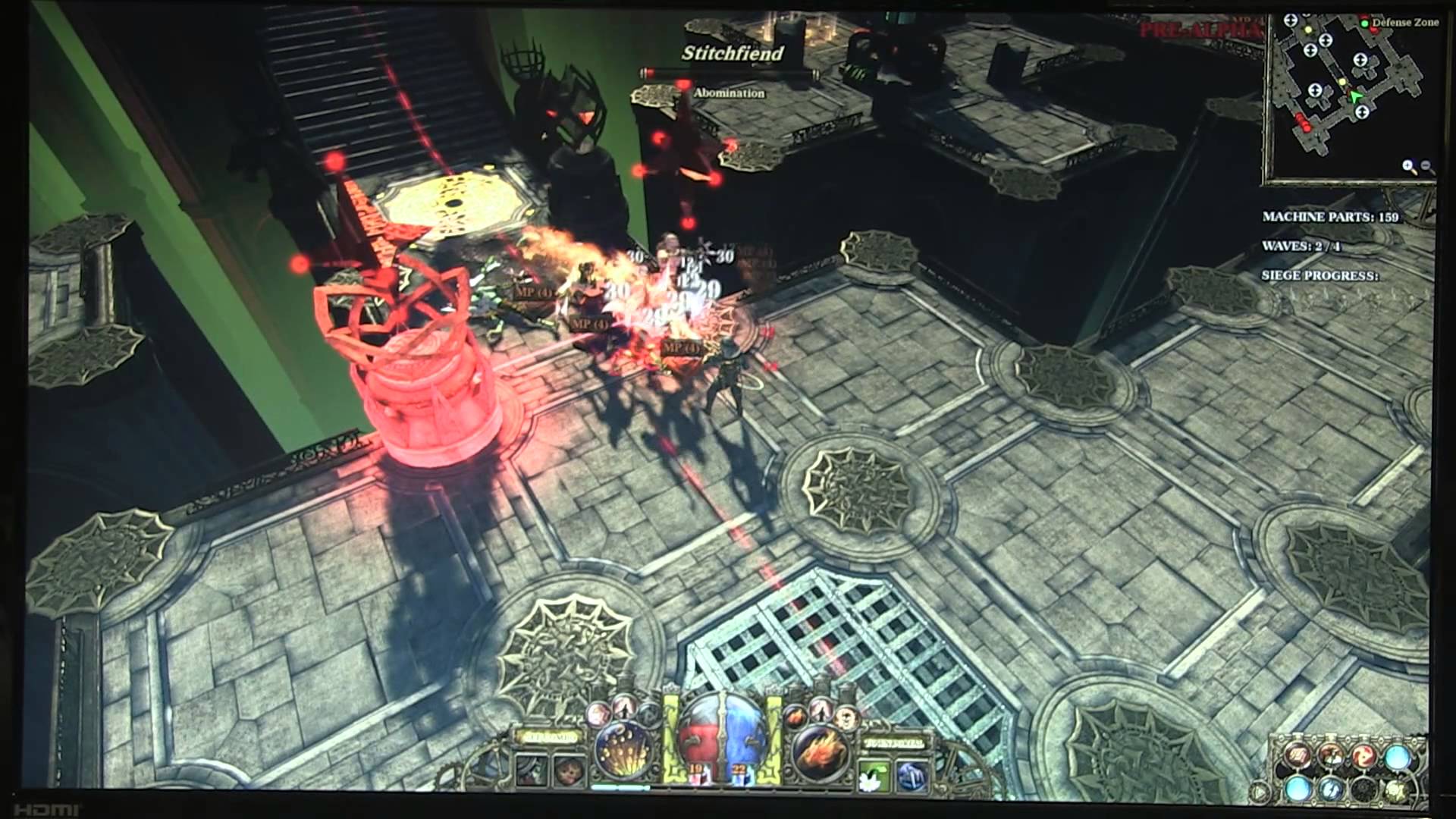Zoom in on the minimap
This screenshot has width=1456, height=819.
coord(1409,166)
